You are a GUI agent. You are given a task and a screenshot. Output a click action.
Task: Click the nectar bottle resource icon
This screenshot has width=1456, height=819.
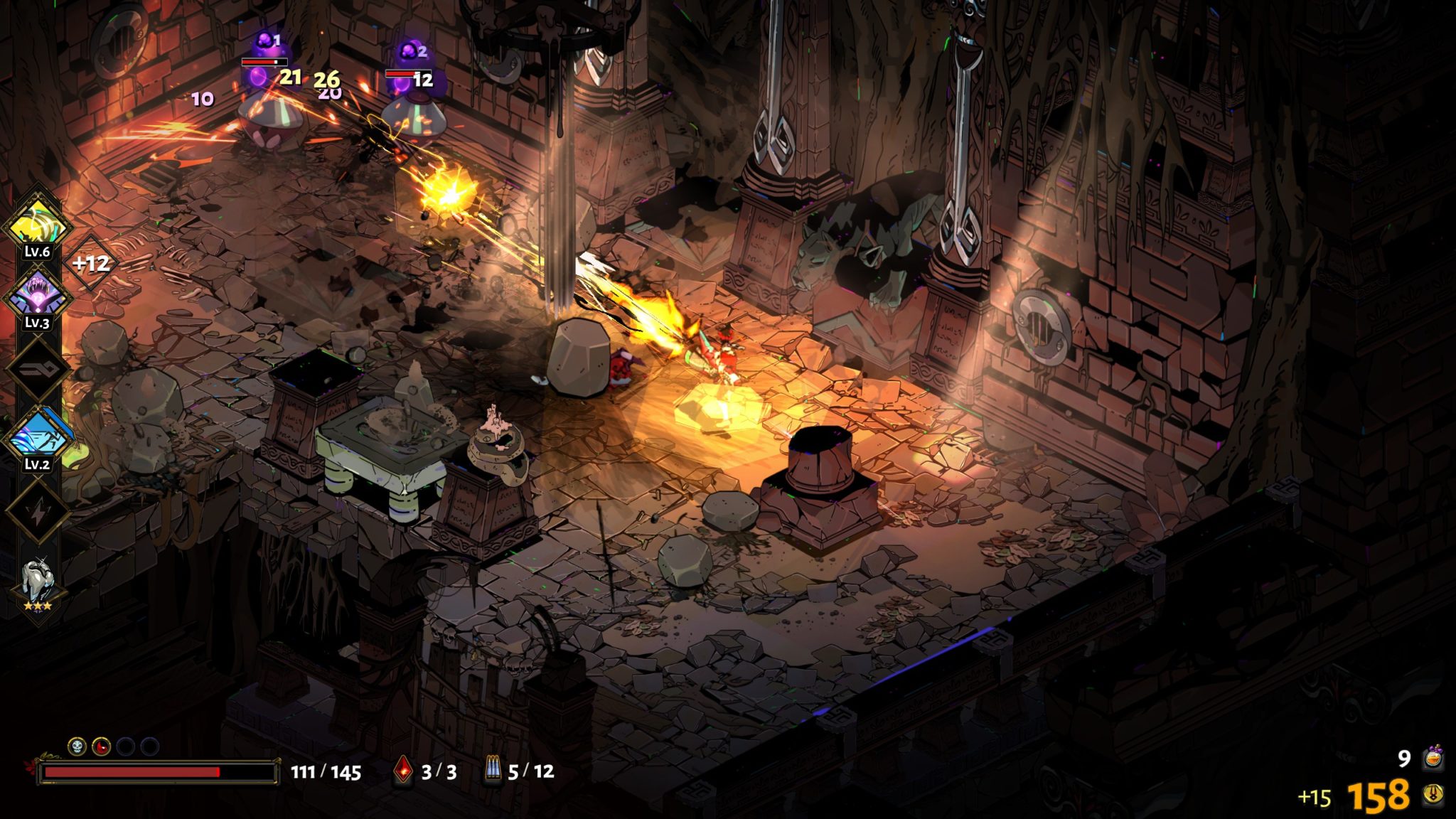[1433, 758]
